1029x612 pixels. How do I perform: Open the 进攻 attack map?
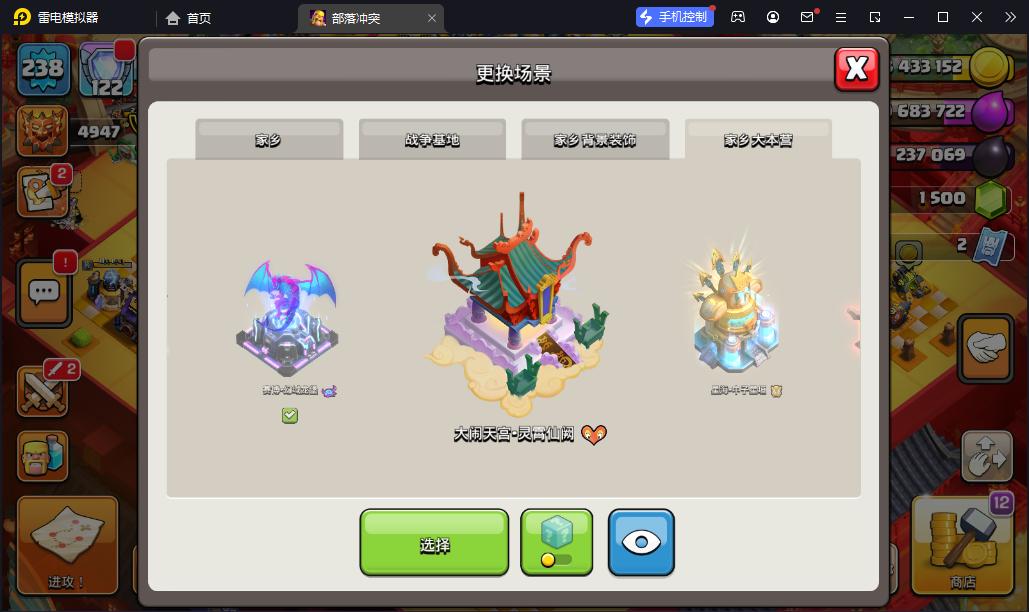point(67,545)
